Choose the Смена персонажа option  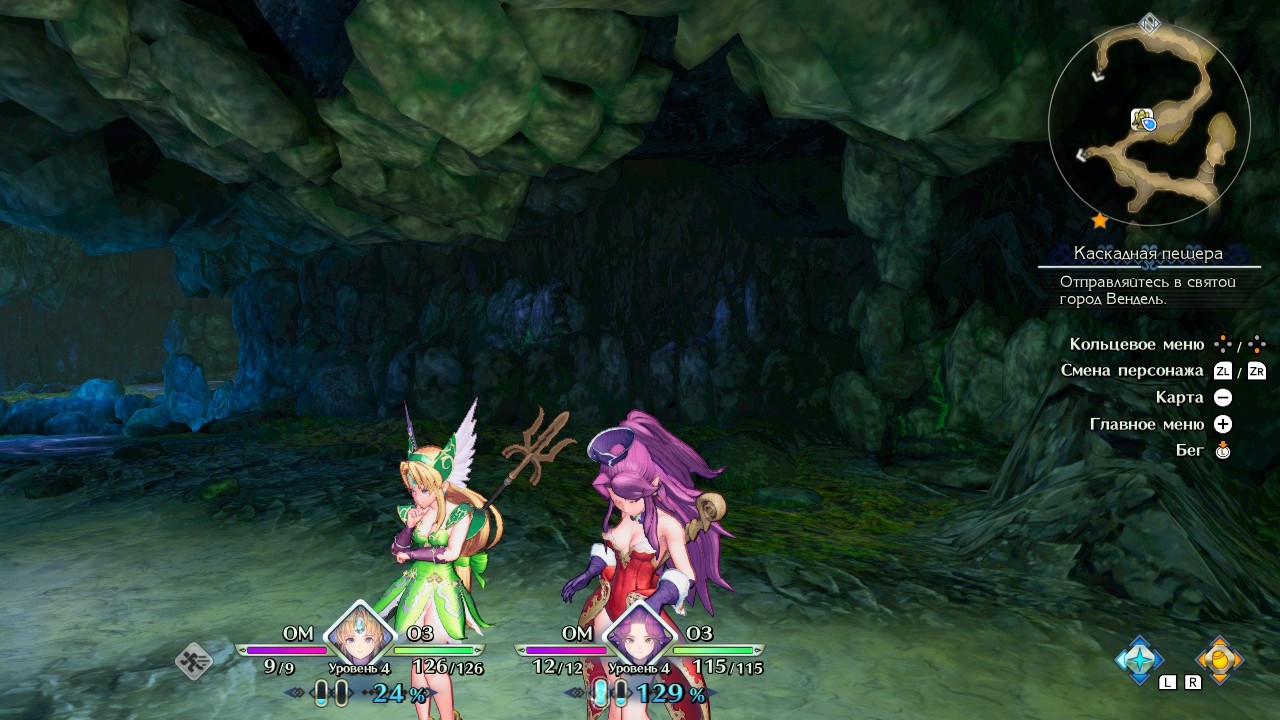tap(1131, 371)
